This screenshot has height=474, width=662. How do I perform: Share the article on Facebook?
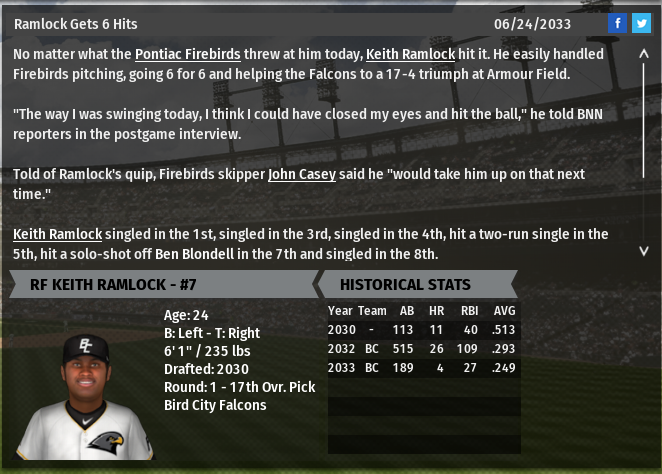(617, 23)
